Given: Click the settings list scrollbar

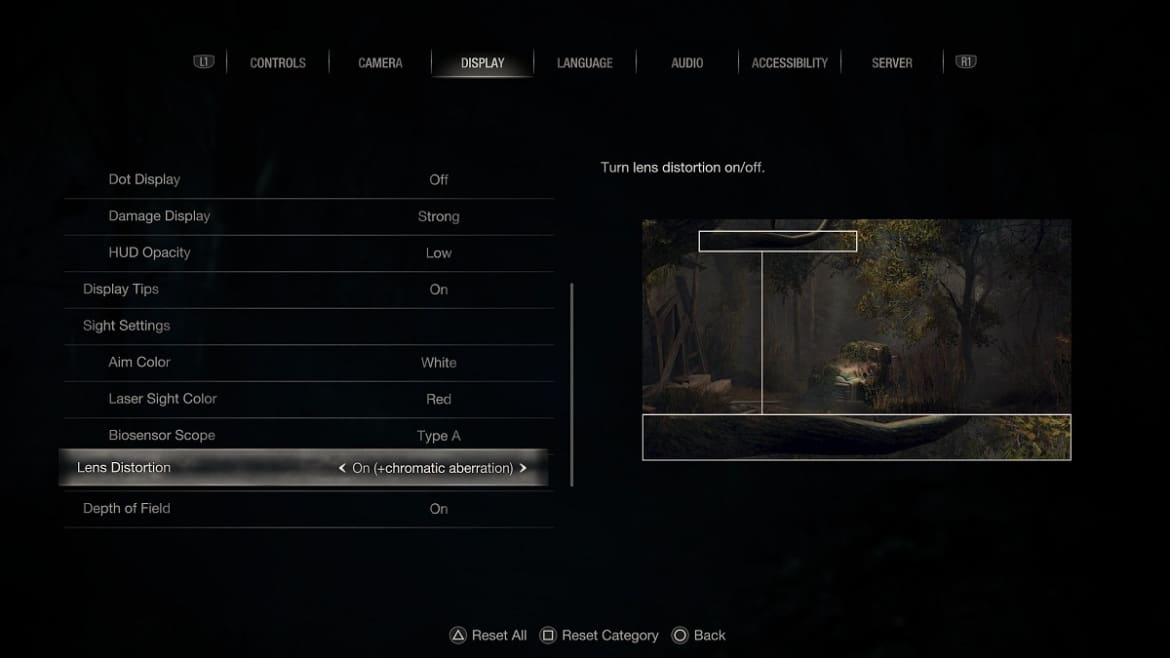Looking at the screenshot, I should [x=572, y=384].
